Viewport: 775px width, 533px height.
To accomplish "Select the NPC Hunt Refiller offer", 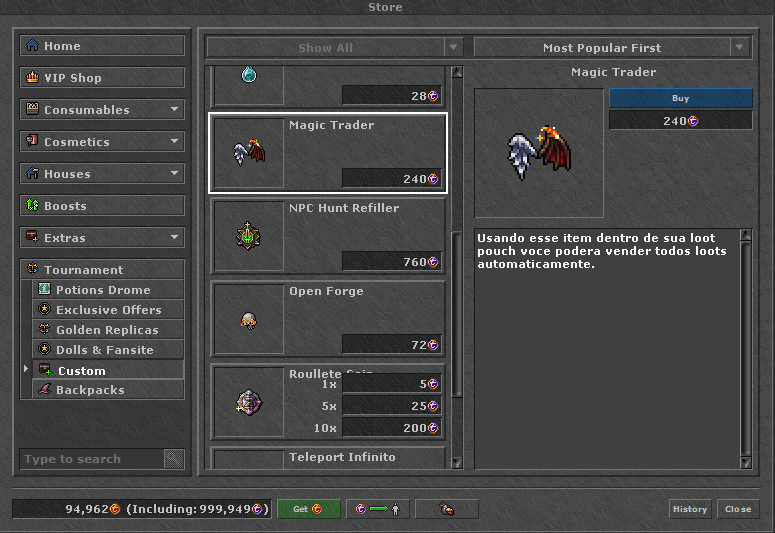I will pos(328,235).
